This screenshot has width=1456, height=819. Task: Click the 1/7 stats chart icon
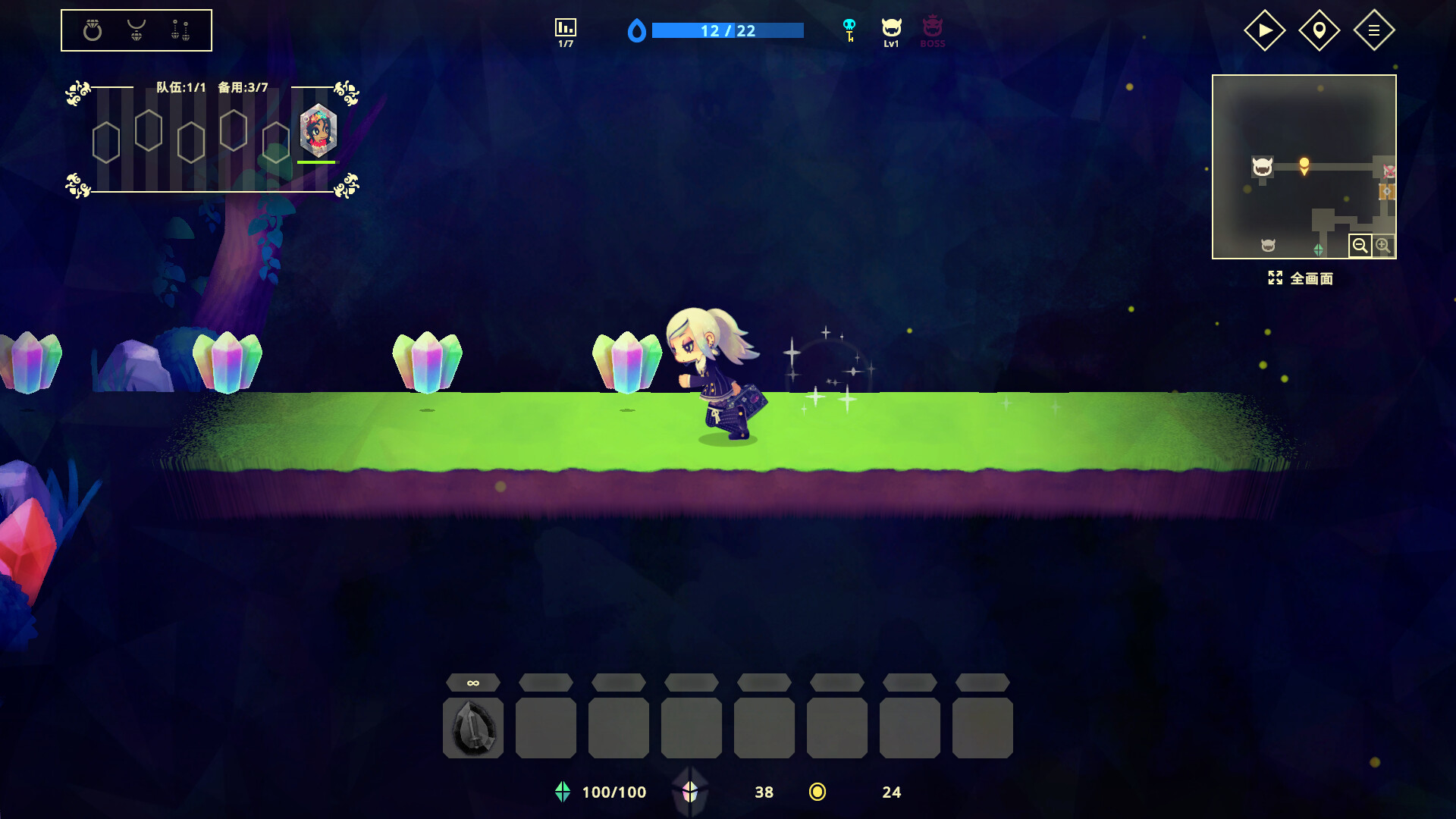coord(564,30)
